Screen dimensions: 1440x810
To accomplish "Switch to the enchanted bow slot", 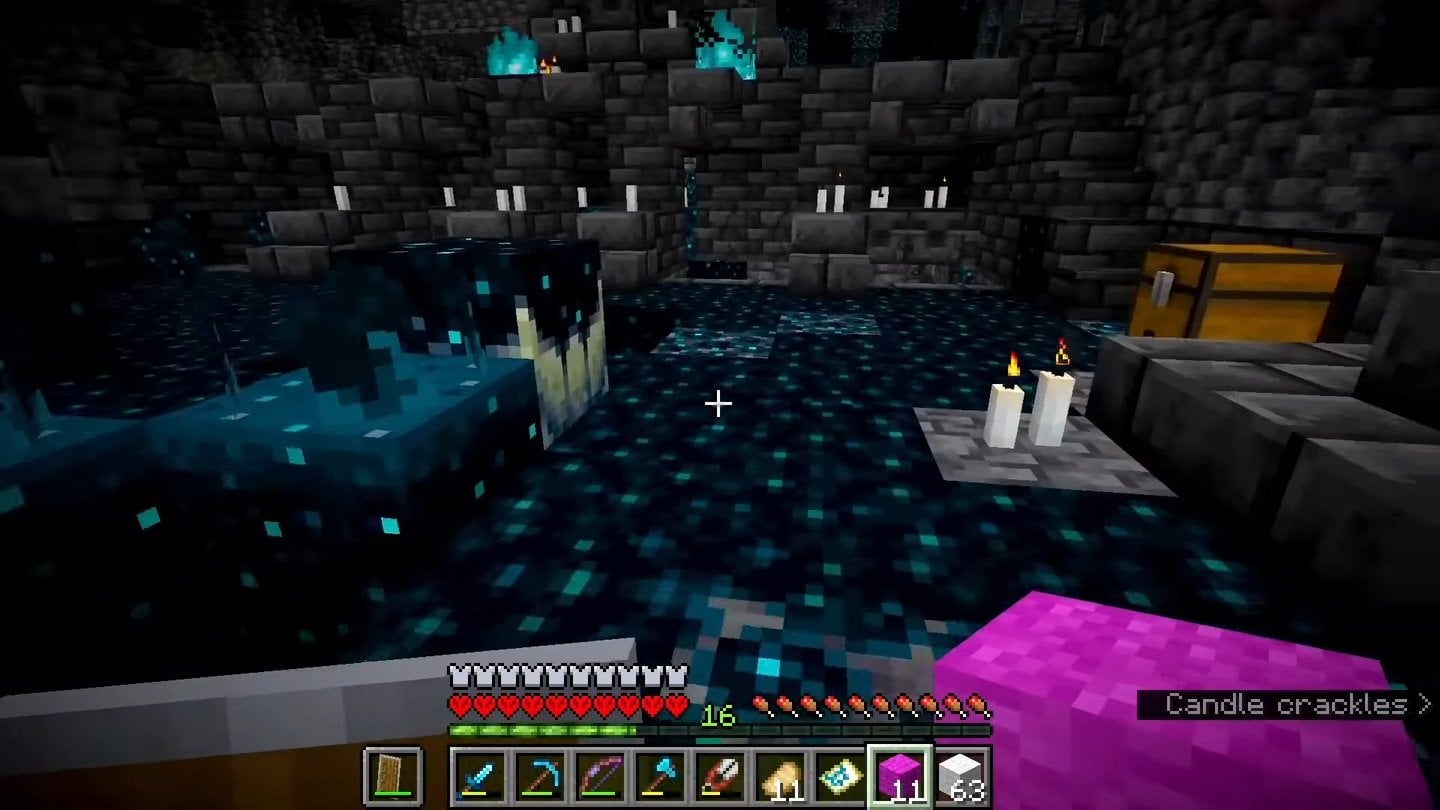I will (x=600, y=777).
